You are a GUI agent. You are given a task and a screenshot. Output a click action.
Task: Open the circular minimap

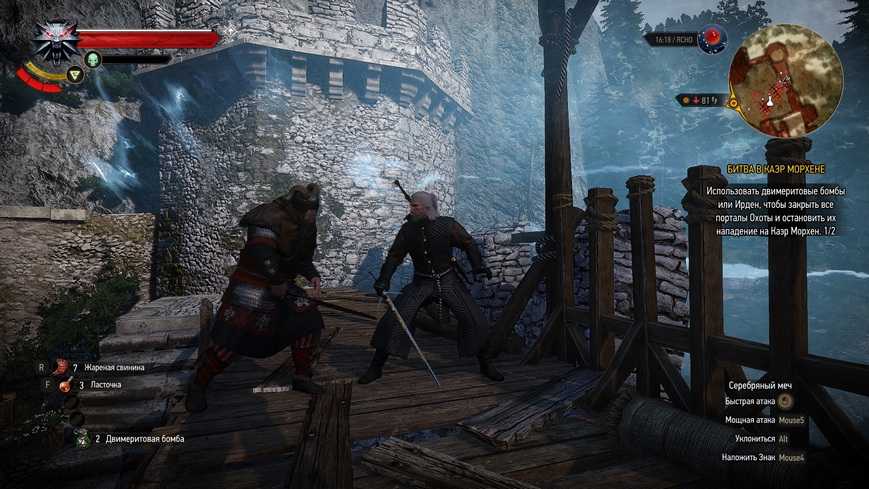[785, 79]
